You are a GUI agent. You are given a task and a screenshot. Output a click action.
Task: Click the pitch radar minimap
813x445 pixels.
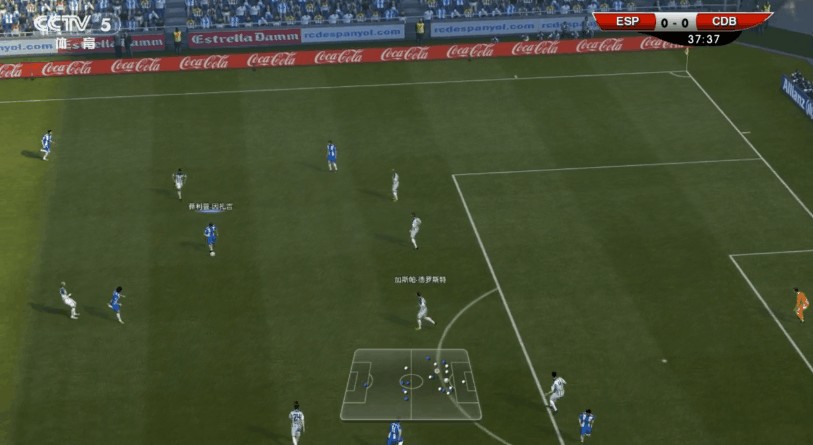(410, 383)
